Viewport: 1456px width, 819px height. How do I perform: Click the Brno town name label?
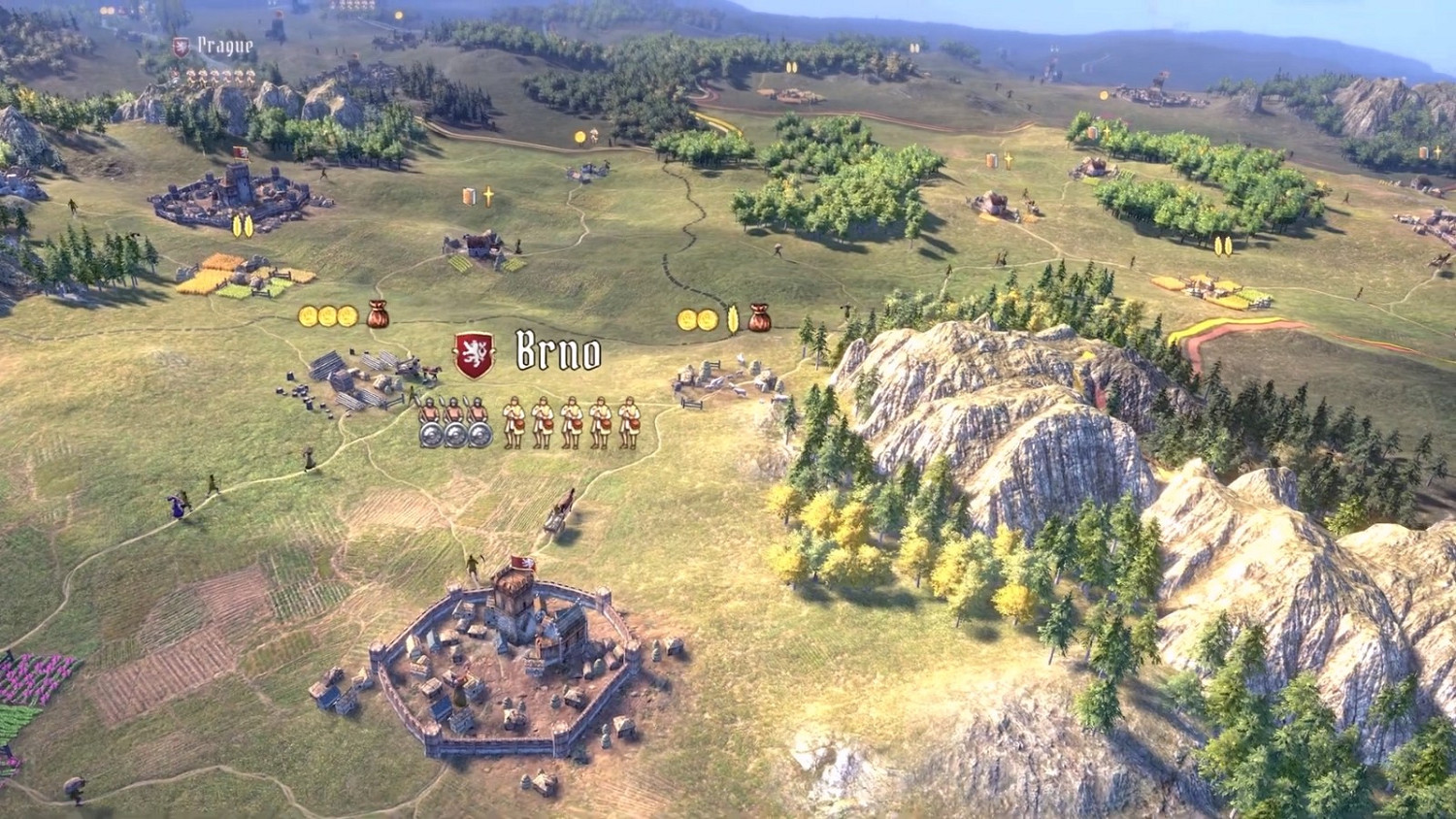pyautogui.click(x=555, y=354)
